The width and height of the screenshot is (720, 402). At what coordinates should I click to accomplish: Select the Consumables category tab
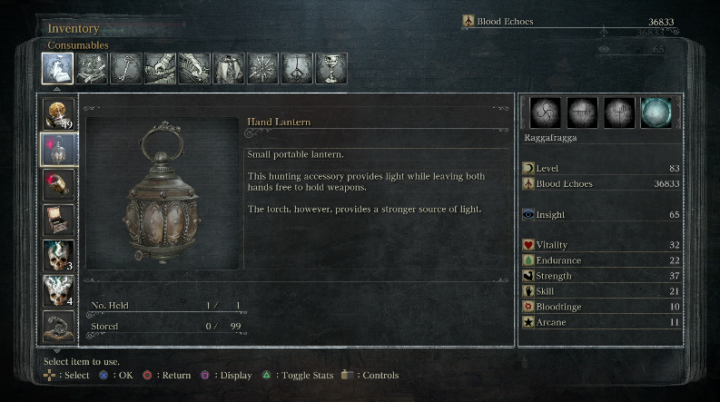(x=57, y=68)
